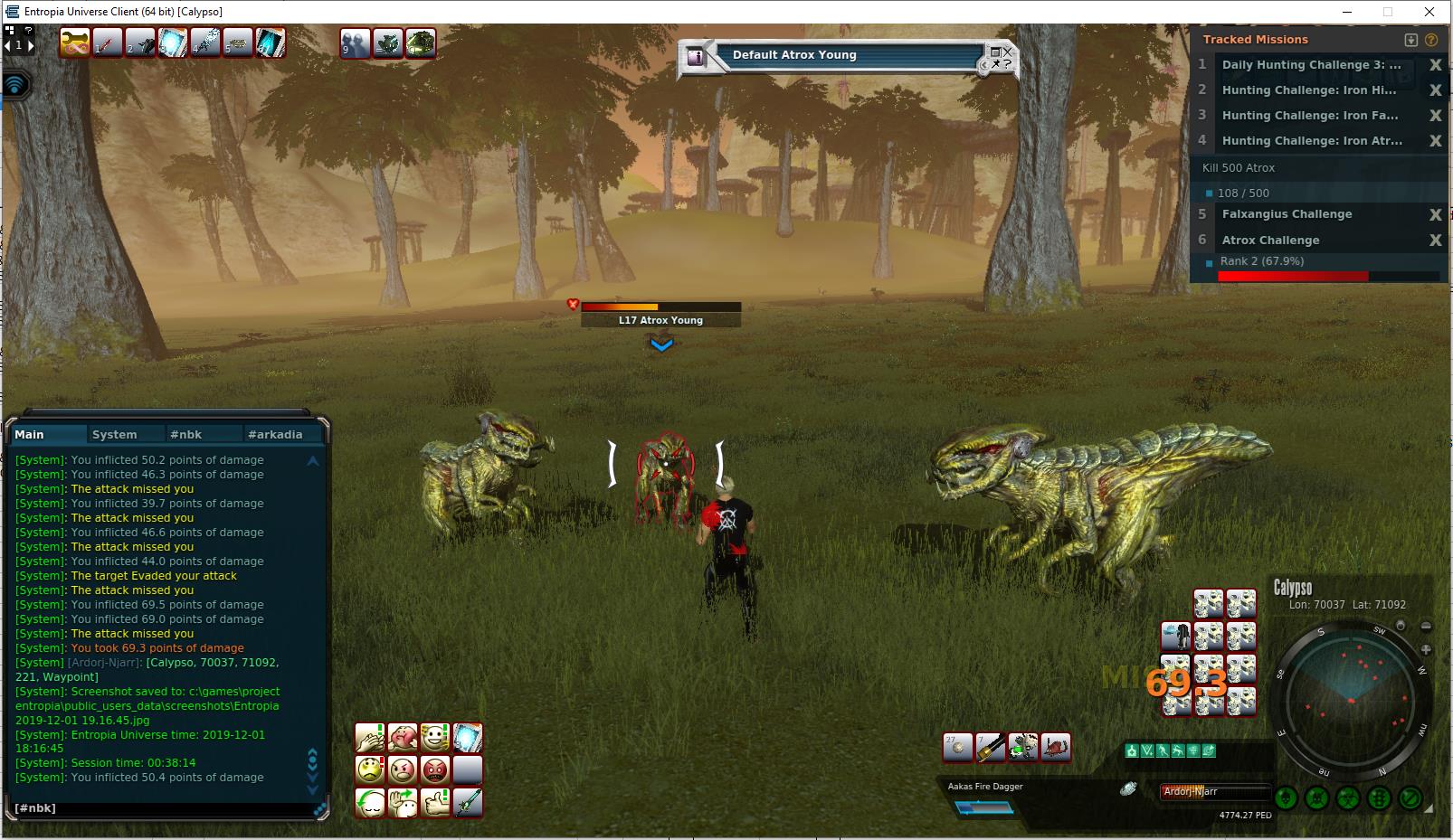
Task: Use the thumbs up emote
Action: [x=435, y=803]
